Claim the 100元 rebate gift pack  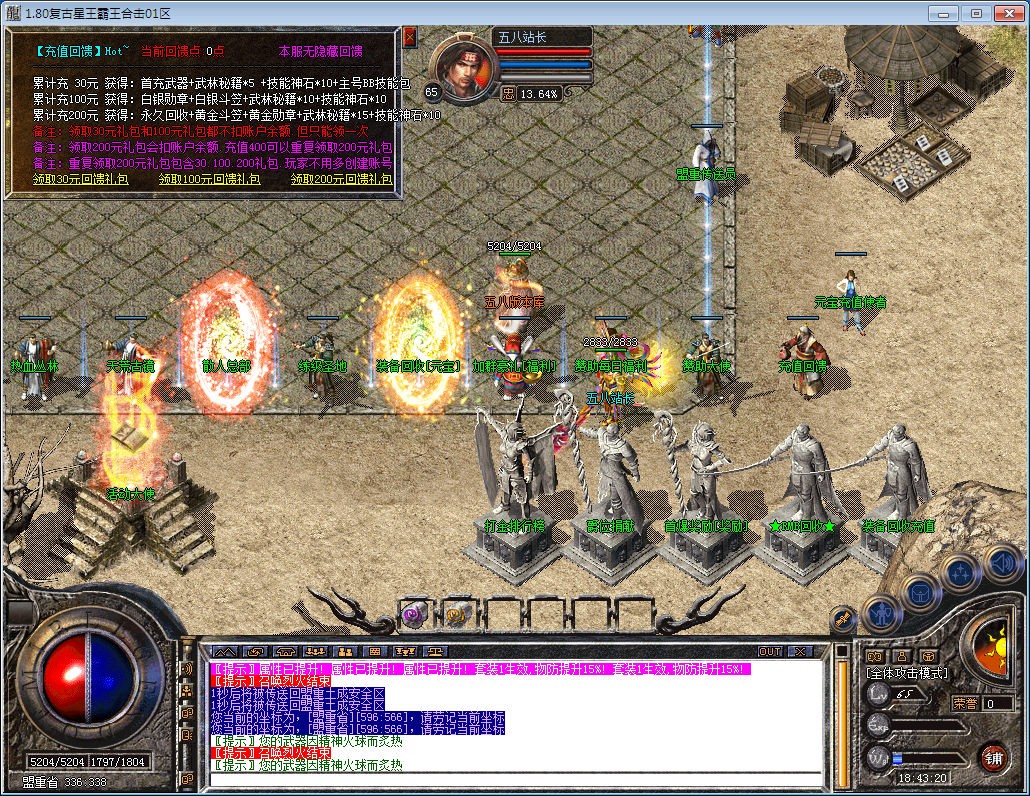click(210, 179)
